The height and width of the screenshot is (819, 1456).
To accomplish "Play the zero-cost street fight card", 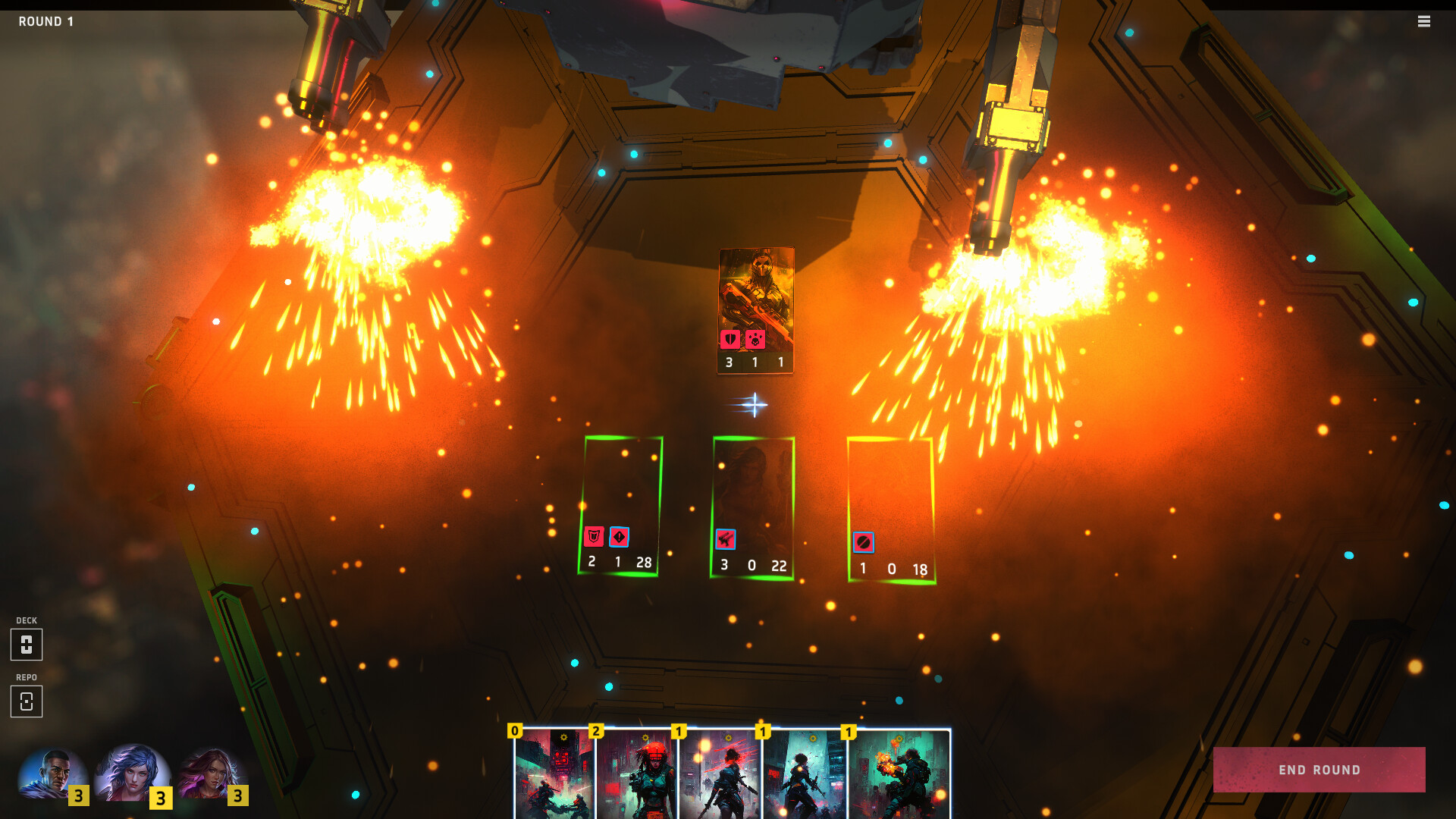I will pos(554,773).
